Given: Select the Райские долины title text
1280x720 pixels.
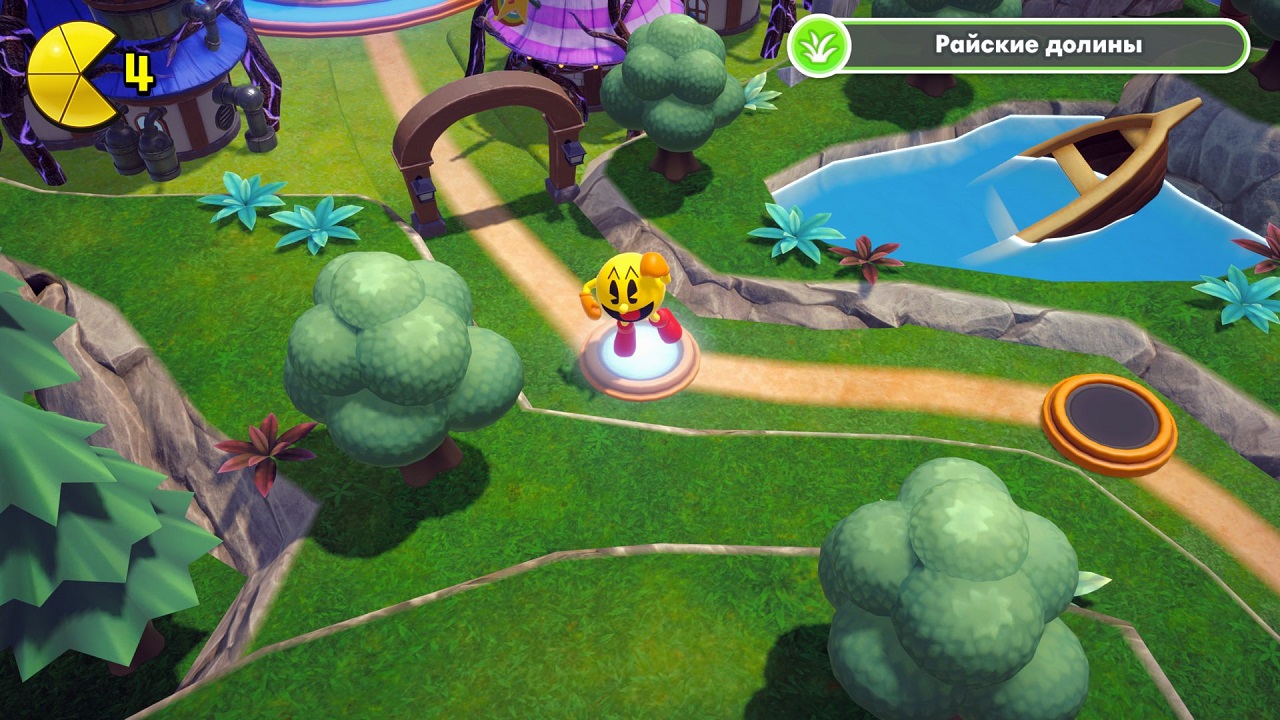Looking at the screenshot, I should (1037, 44).
